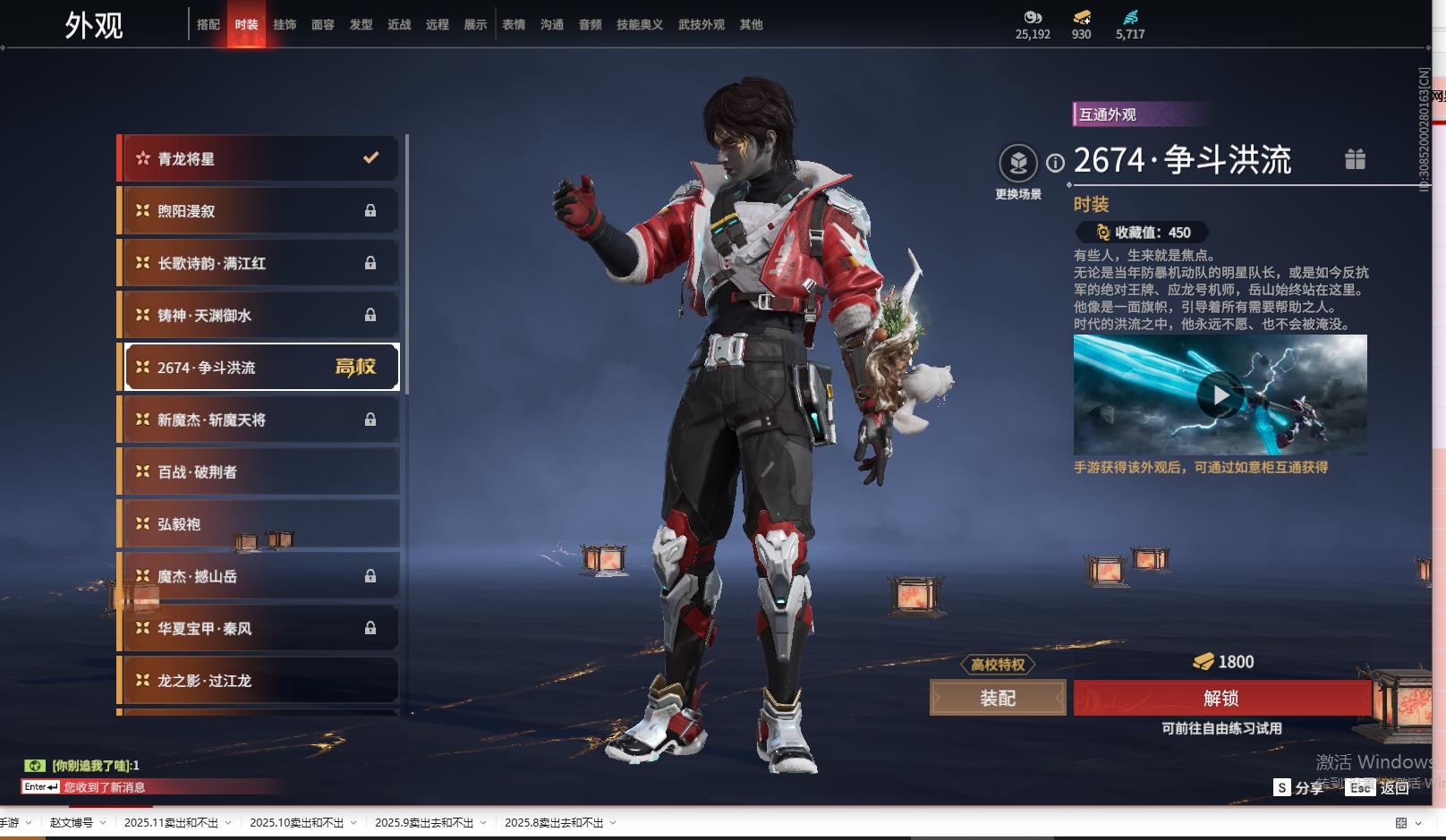1446x840 pixels.
Task: Click the 返回 back button
Action: [1394, 787]
